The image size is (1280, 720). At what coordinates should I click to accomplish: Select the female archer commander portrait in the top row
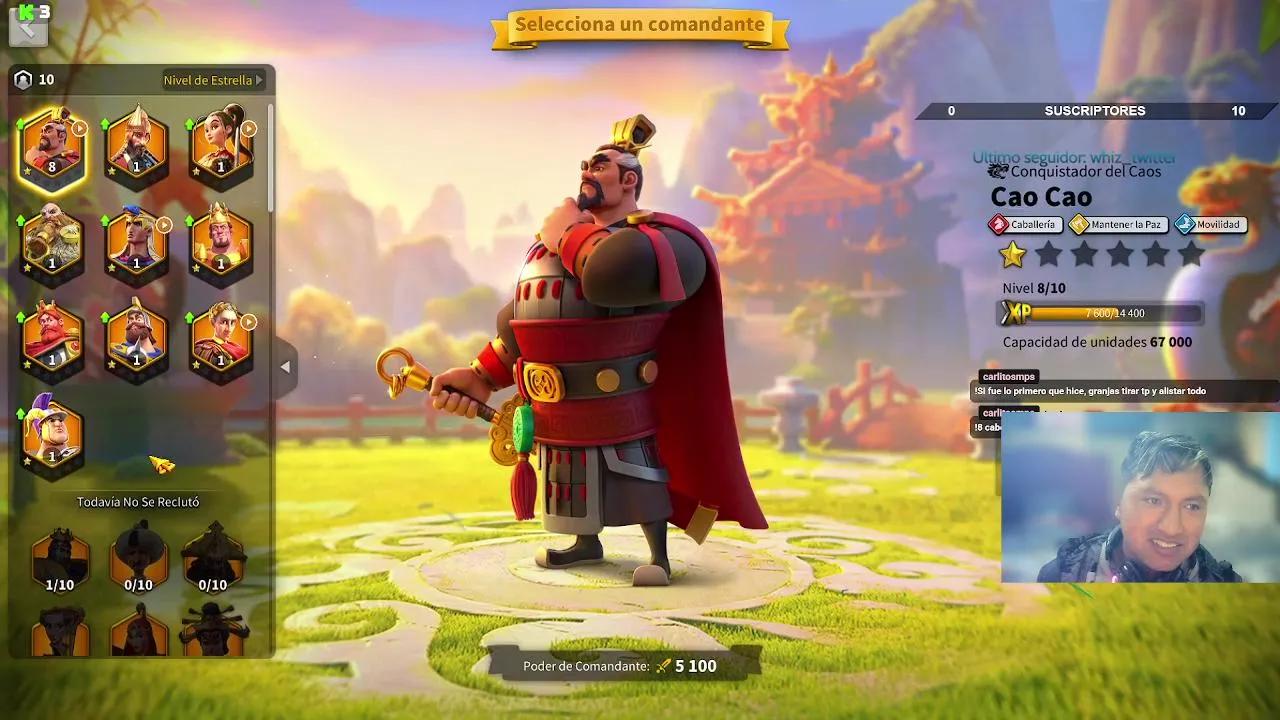(222, 148)
